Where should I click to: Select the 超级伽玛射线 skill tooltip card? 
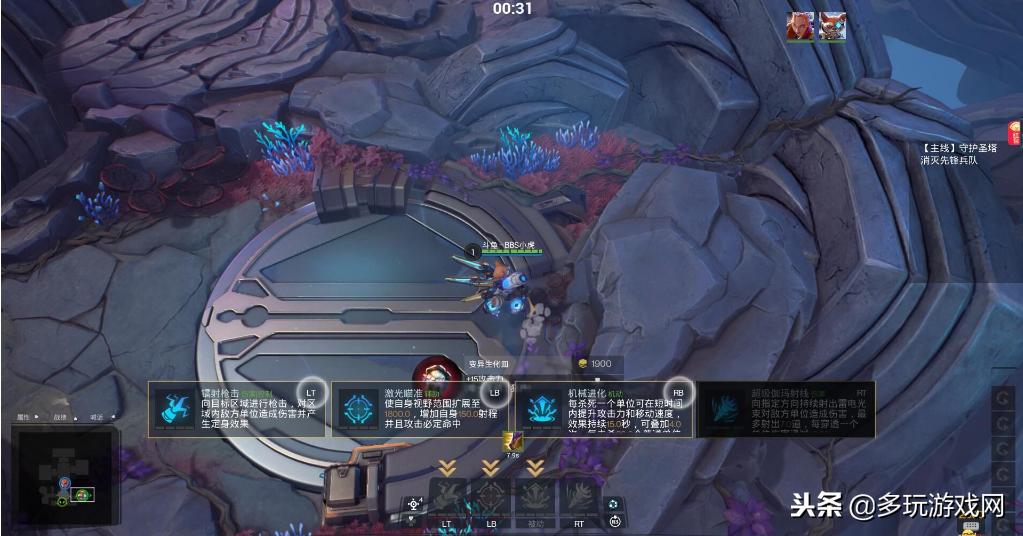click(786, 409)
